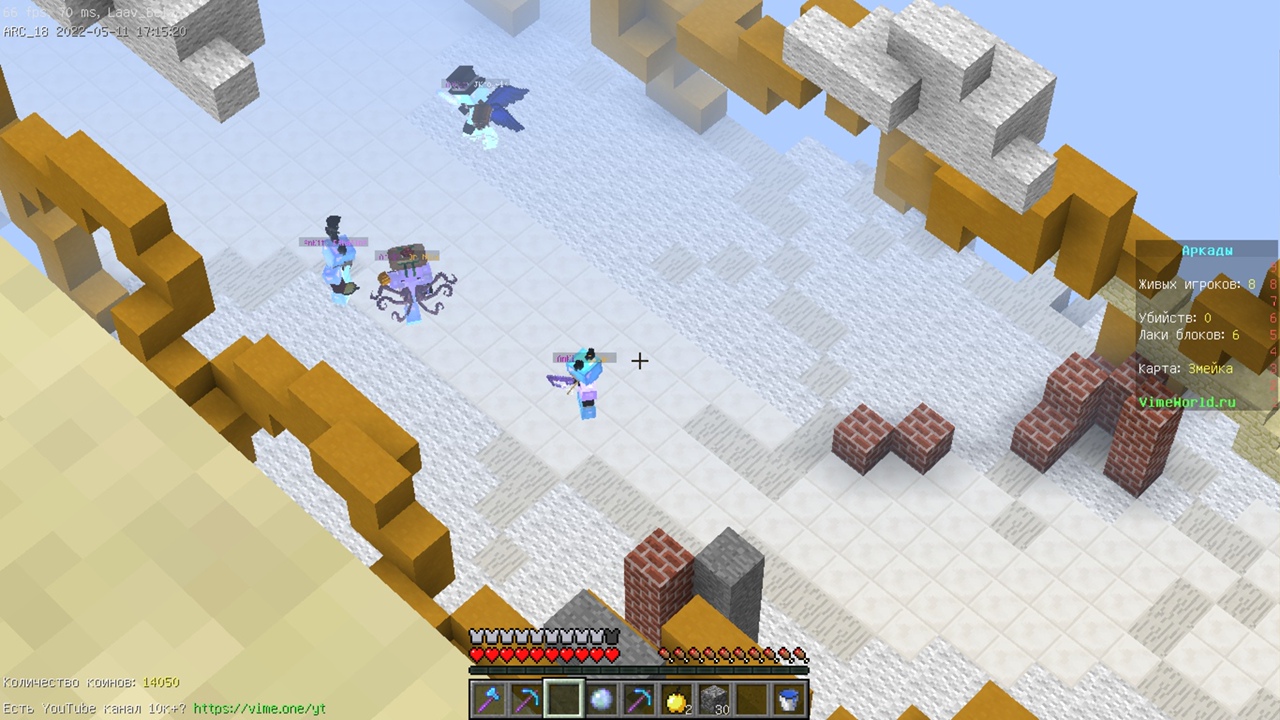
Task: Select the diamond axe hotbar slot
Action: pos(489,700)
